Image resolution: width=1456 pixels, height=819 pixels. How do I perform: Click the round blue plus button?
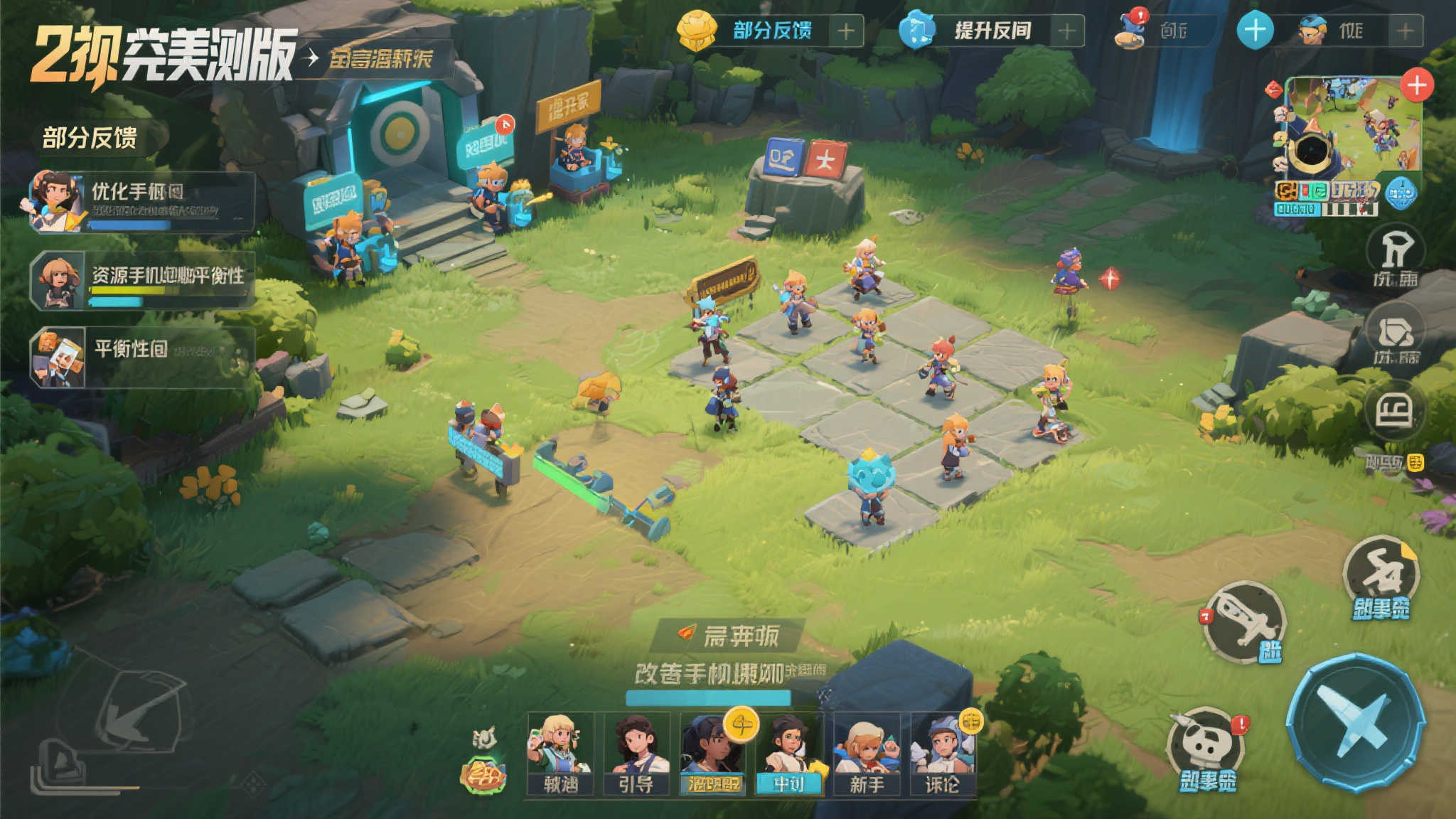(1255, 31)
